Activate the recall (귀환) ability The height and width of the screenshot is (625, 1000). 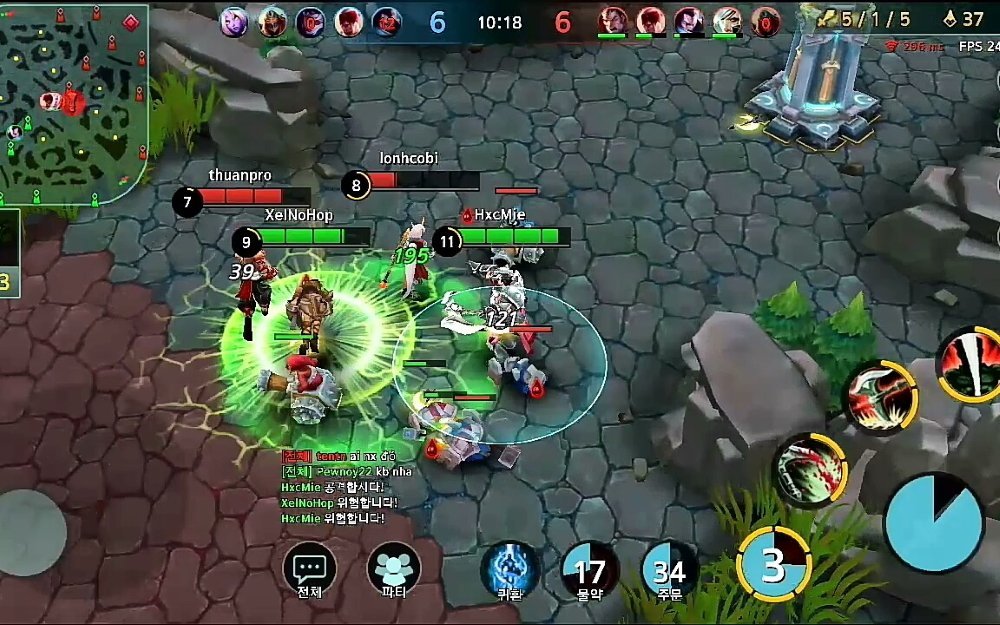coord(509,570)
